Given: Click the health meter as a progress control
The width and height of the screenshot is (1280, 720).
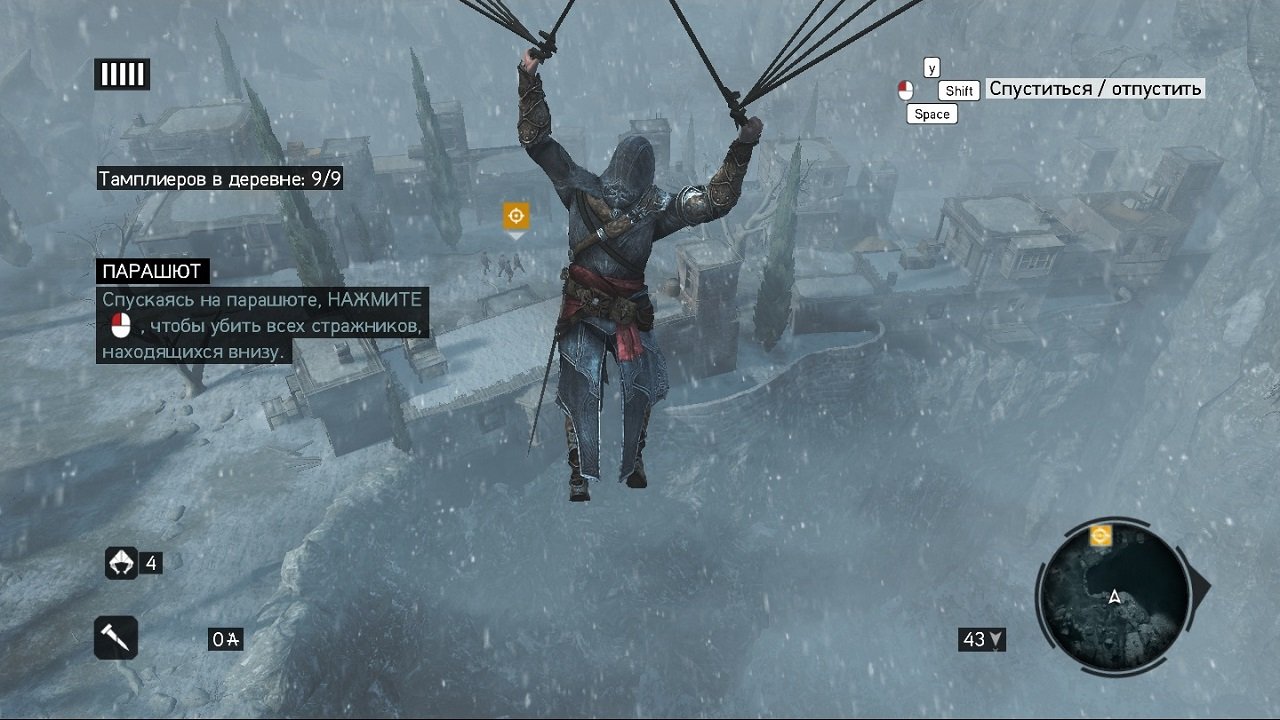Looking at the screenshot, I should coord(121,73).
